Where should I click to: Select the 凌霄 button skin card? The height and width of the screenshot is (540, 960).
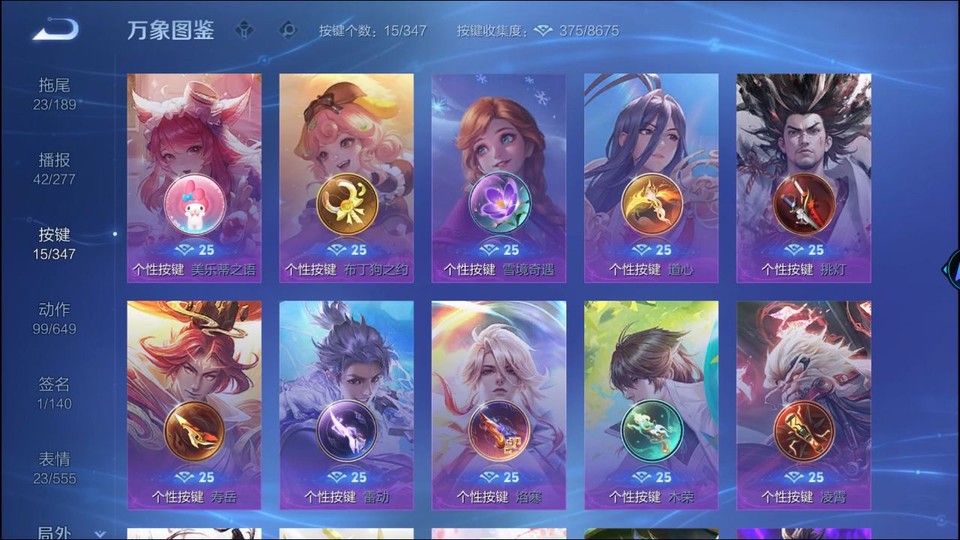point(803,405)
